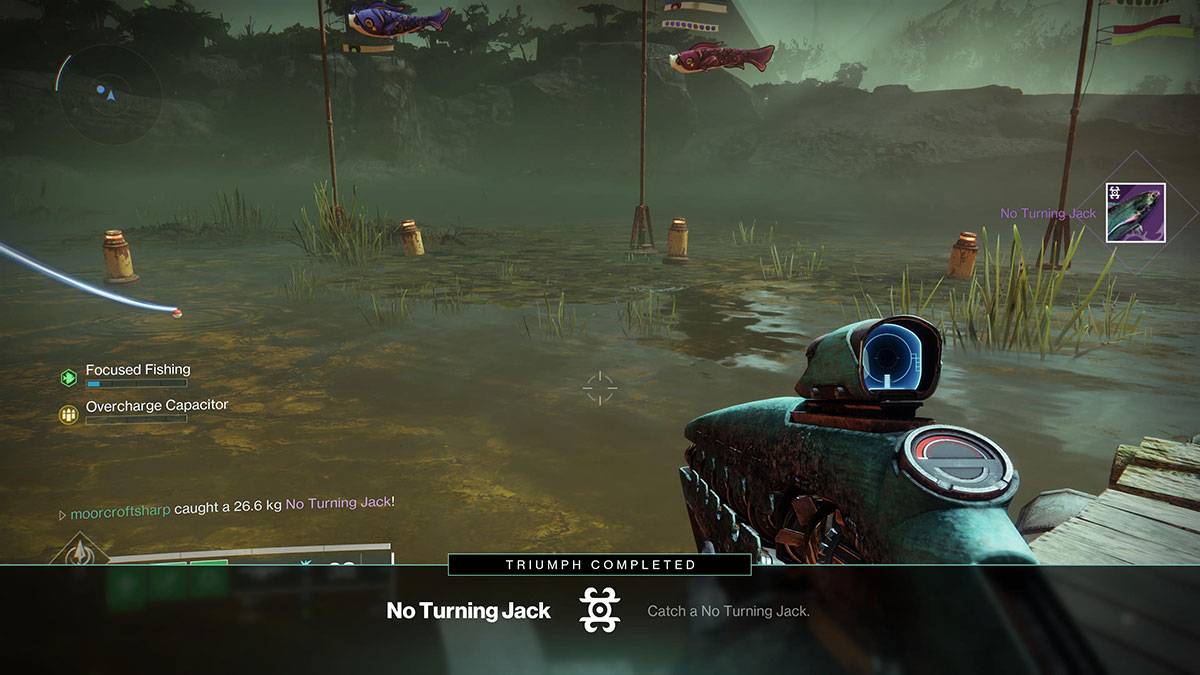Select the No Turning Jack fish loot icon
This screenshot has width=1200, height=675.
pos(1135,212)
